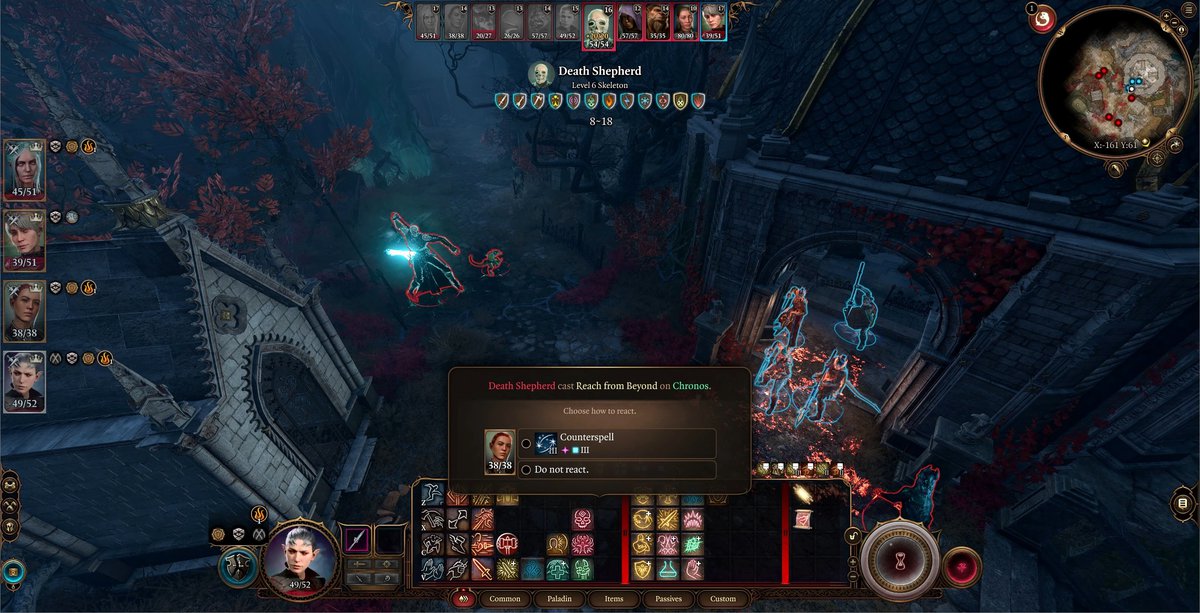Click the round red button beside the hourglass
This screenshot has width=1200, height=613.
tap(962, 566)
